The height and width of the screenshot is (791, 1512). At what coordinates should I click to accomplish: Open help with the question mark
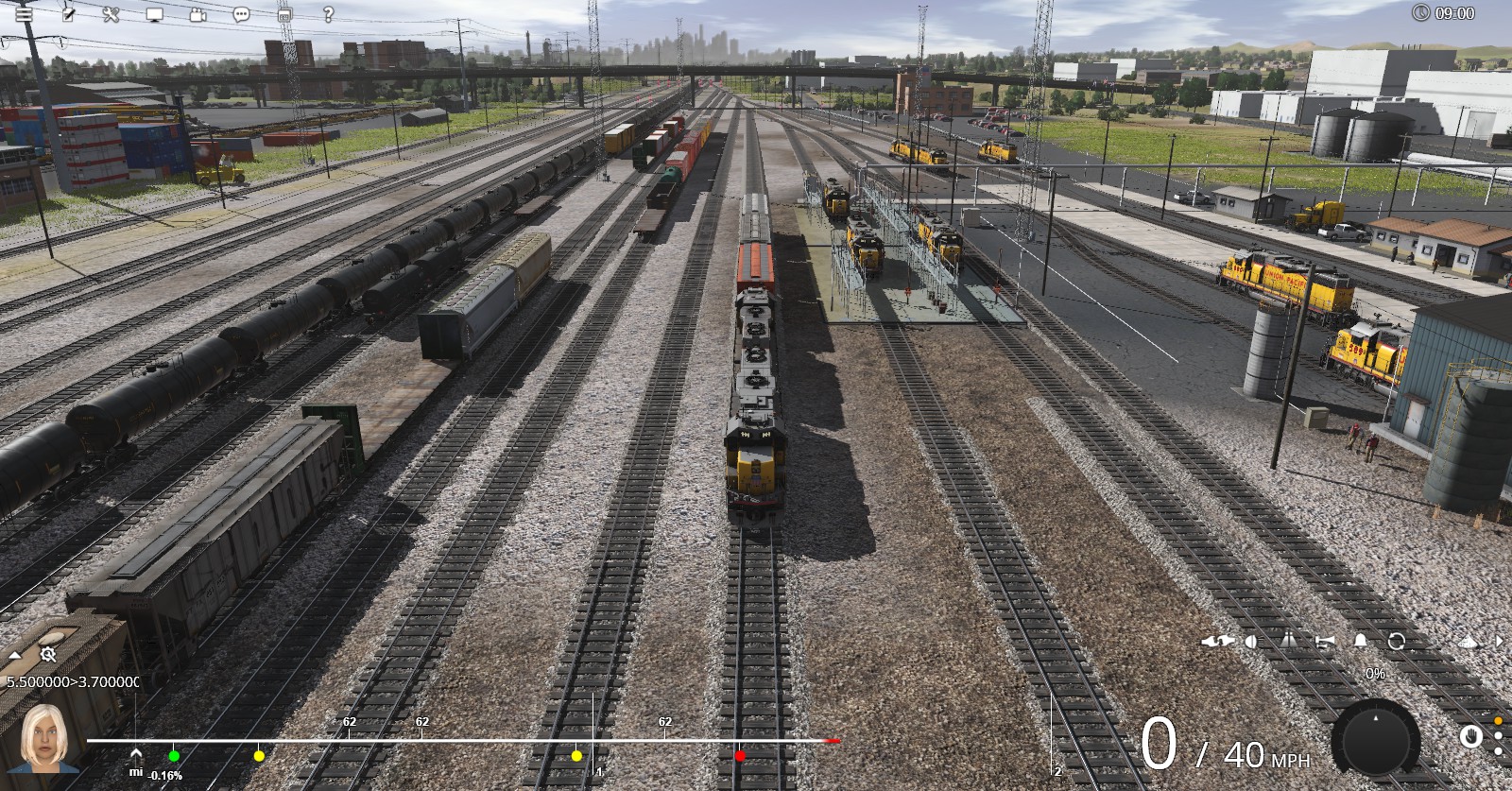(x=328, y=14)
